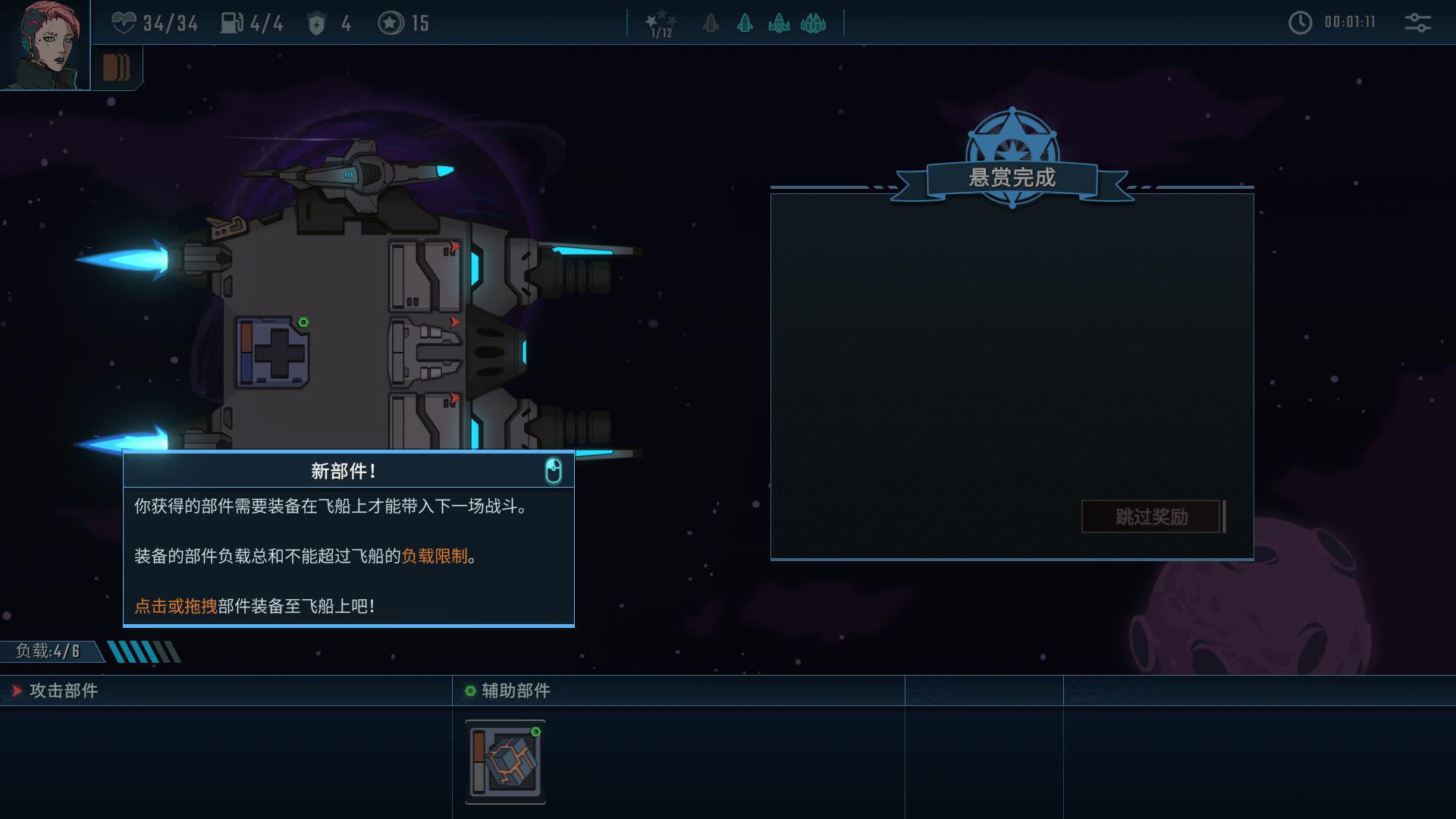Screen dimensions: 1456x819
Task: Click the middle weapon slot on the ship
Action: 425,352
